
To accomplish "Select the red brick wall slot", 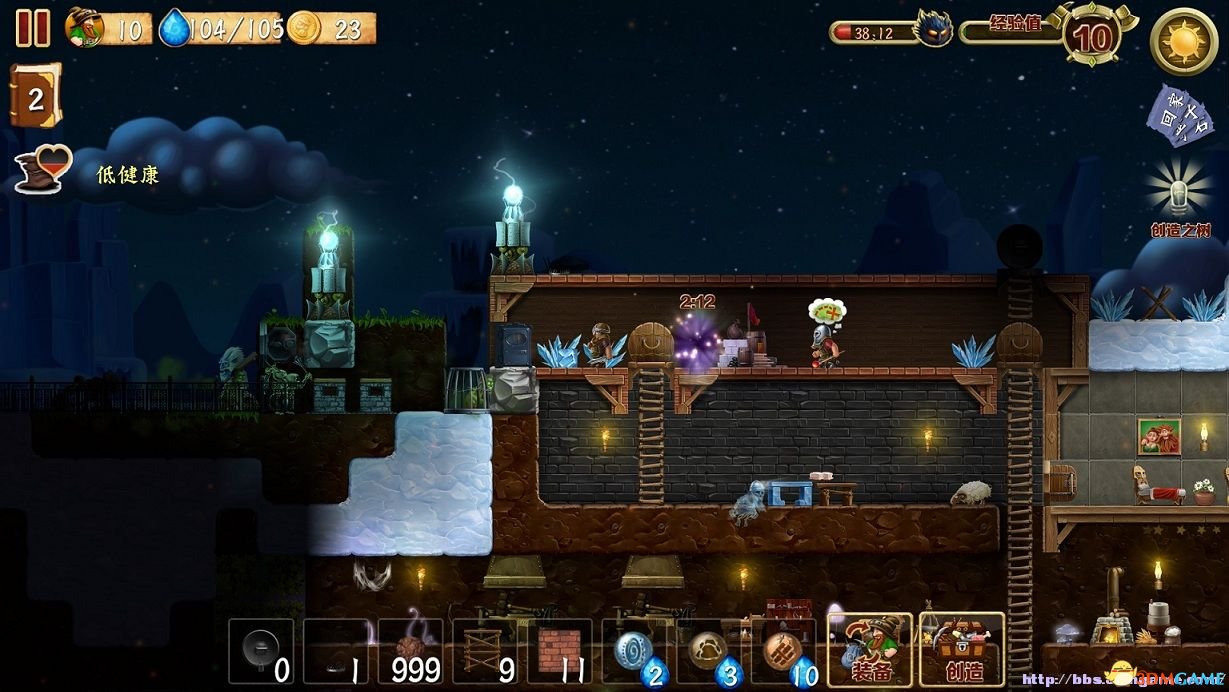I will pos(560,651).
